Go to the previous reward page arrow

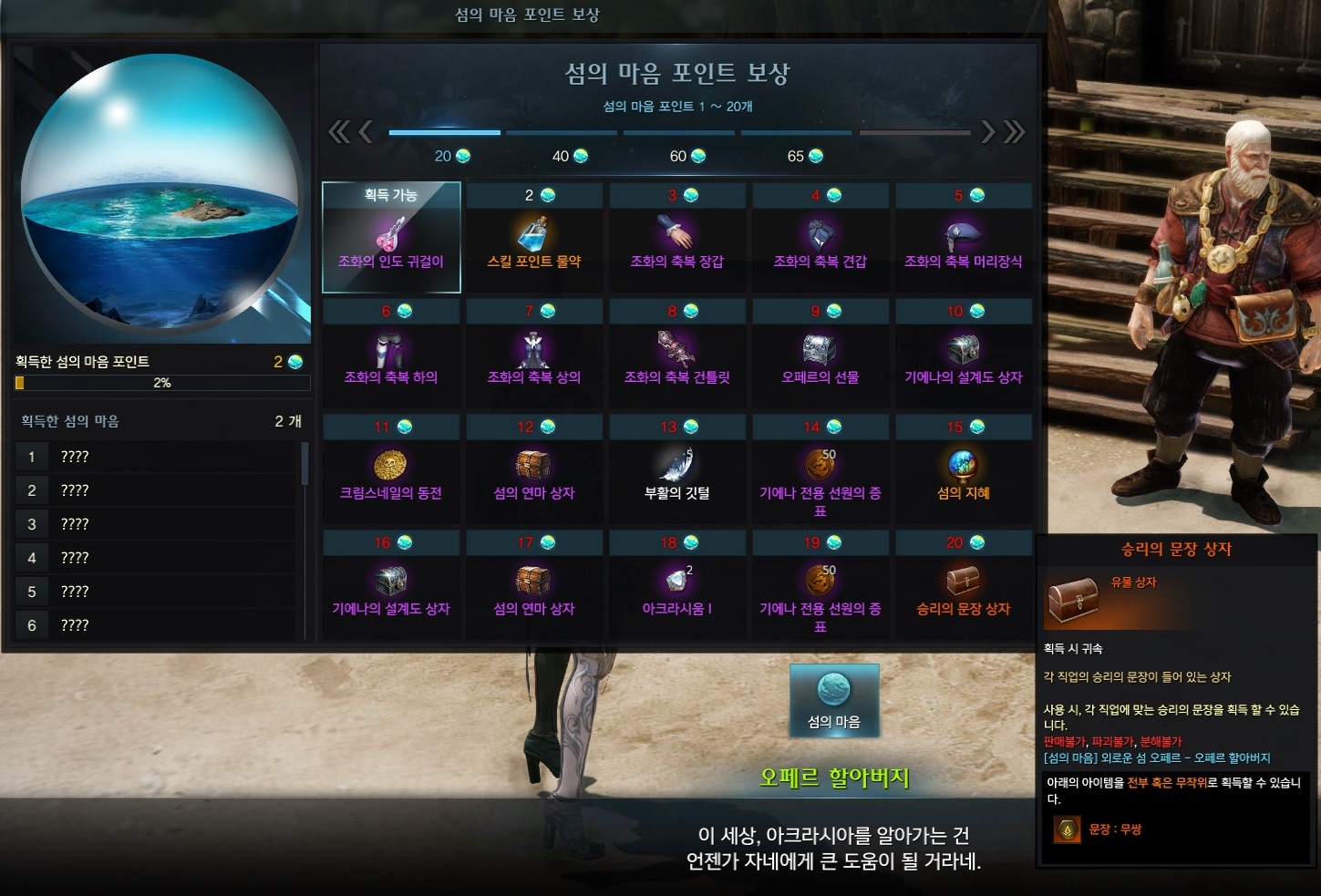(366, 132)
